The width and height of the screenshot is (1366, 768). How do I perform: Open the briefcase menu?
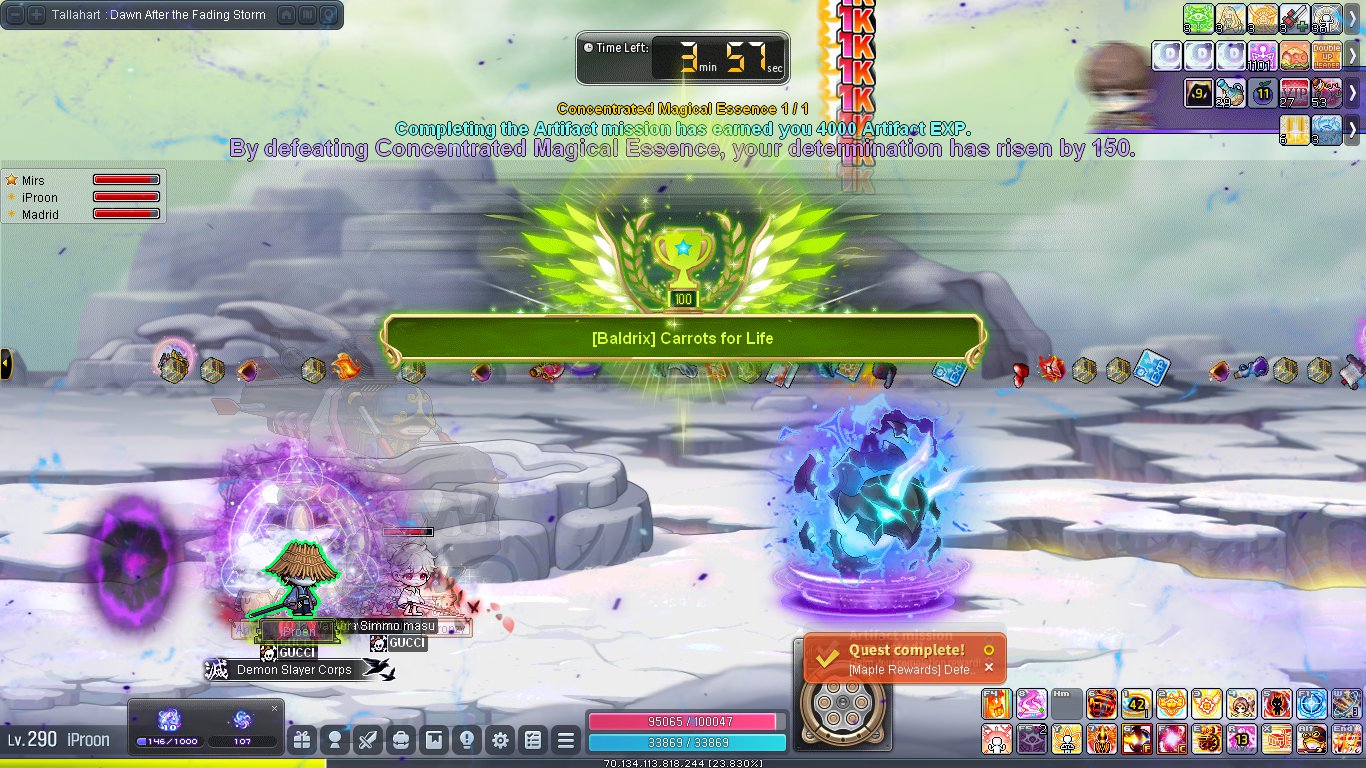coord(401,741)
